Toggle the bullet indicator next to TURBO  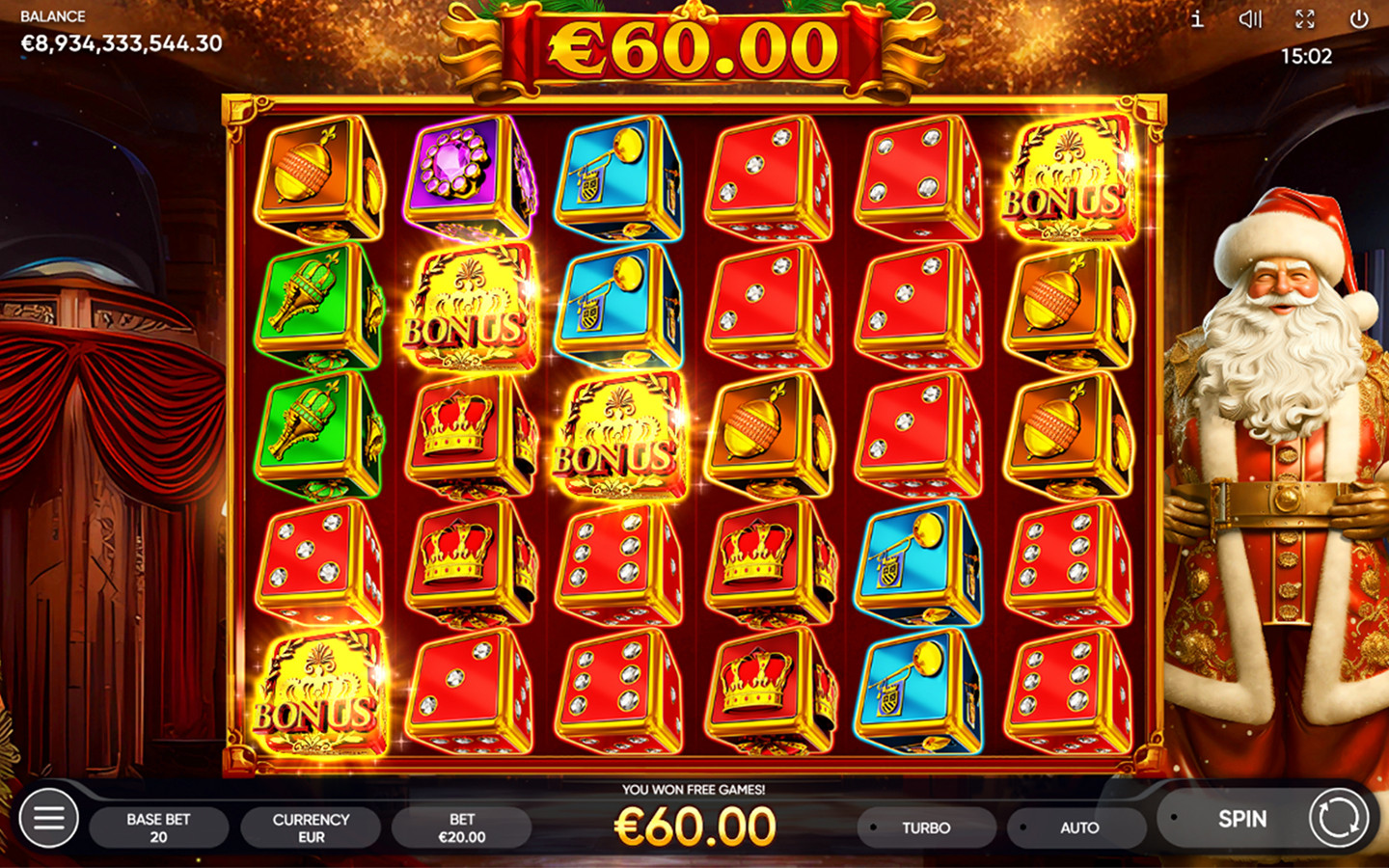pos(872,827)
